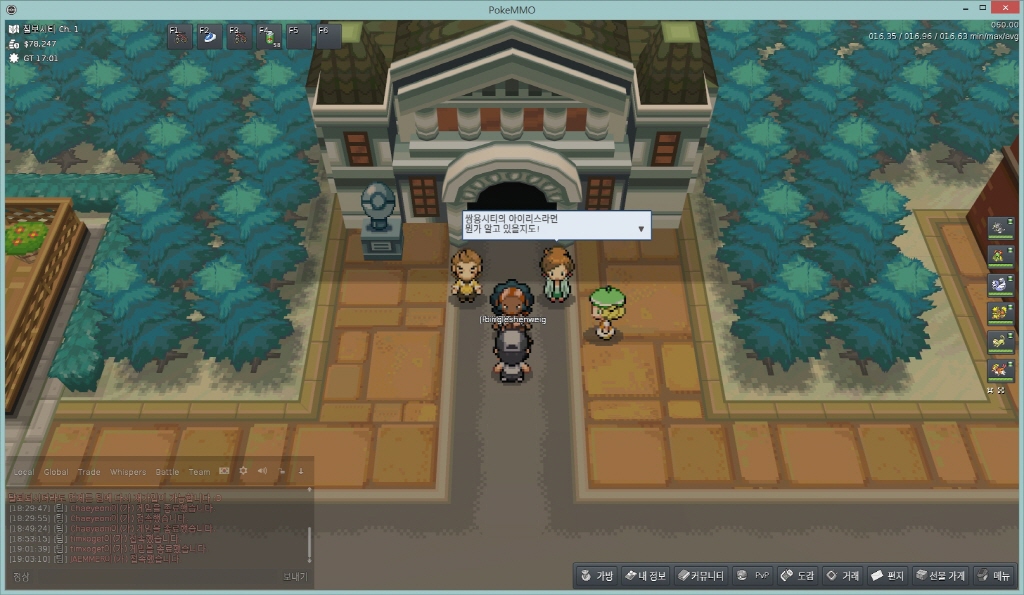This screenshot has height=595, width=1024.
Task: Open the 선물 가게 gift shop
Action: point(940,576)
